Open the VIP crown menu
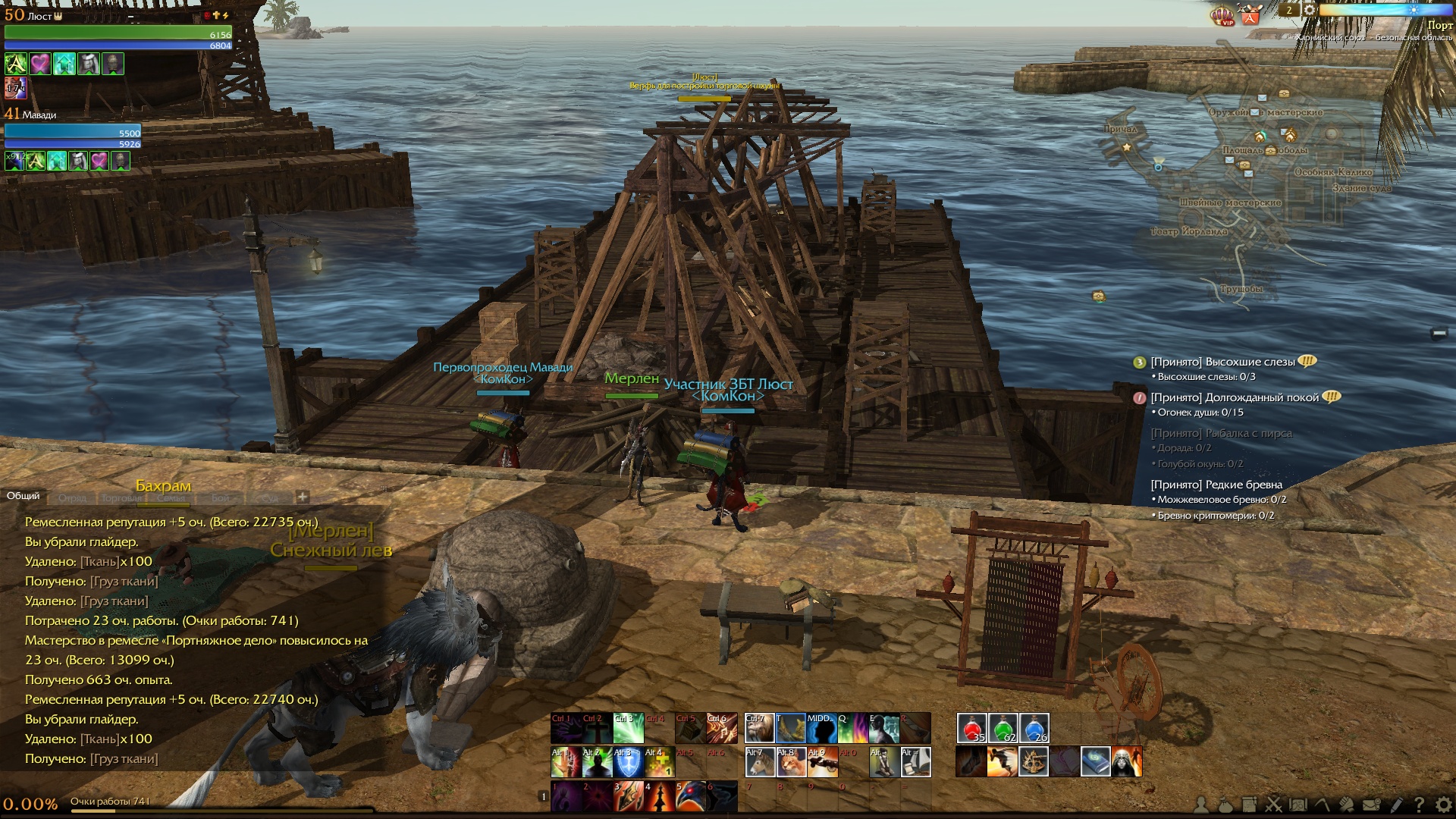1456x819 pixels. click(x=1222, y=16)
